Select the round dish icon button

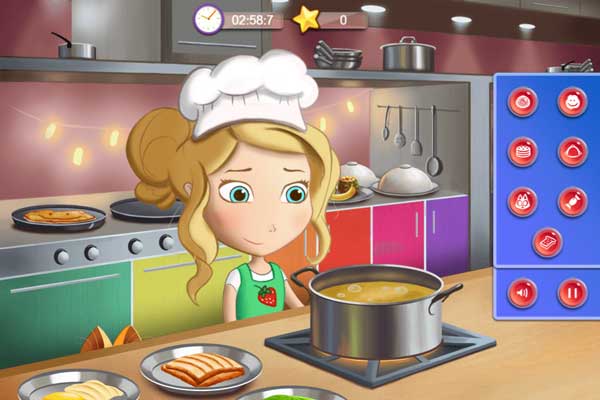point(523,101)
